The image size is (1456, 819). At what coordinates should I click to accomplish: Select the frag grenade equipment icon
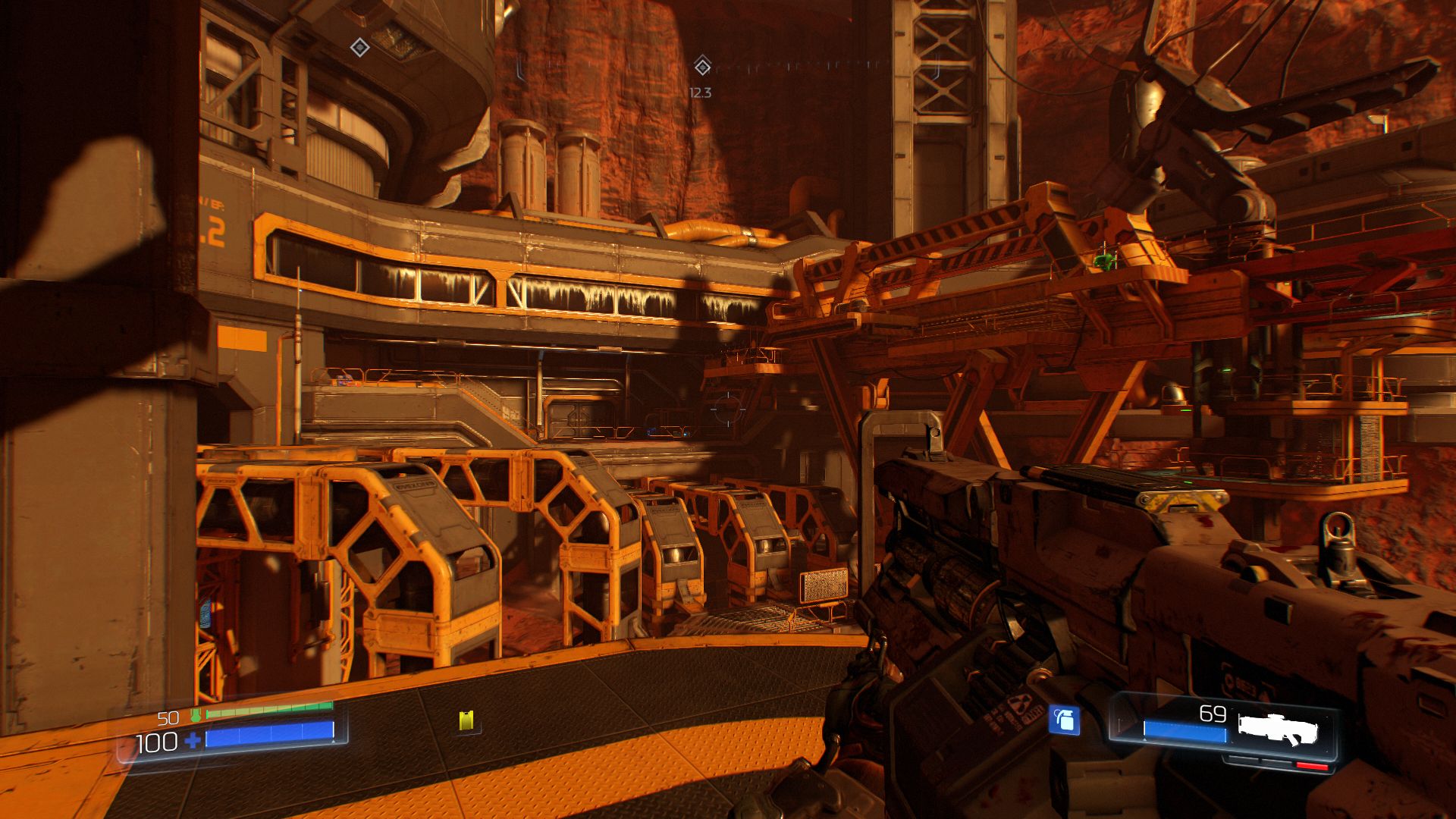point(1064,720)
